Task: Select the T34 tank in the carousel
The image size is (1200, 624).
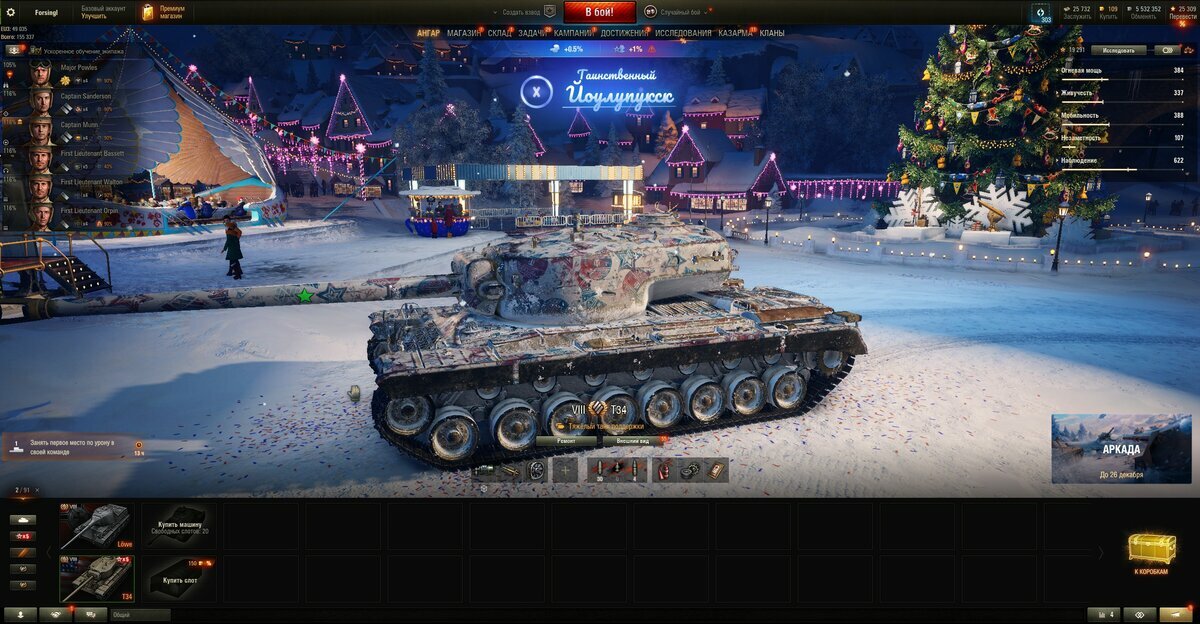Action: click(96, 578)
